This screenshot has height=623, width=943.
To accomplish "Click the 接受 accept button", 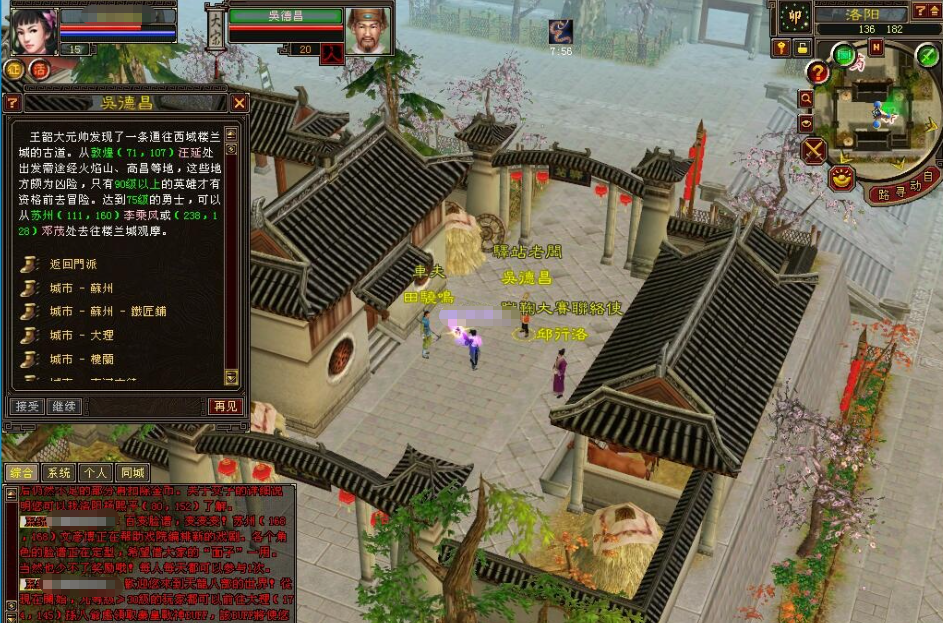I will point(27,406).
